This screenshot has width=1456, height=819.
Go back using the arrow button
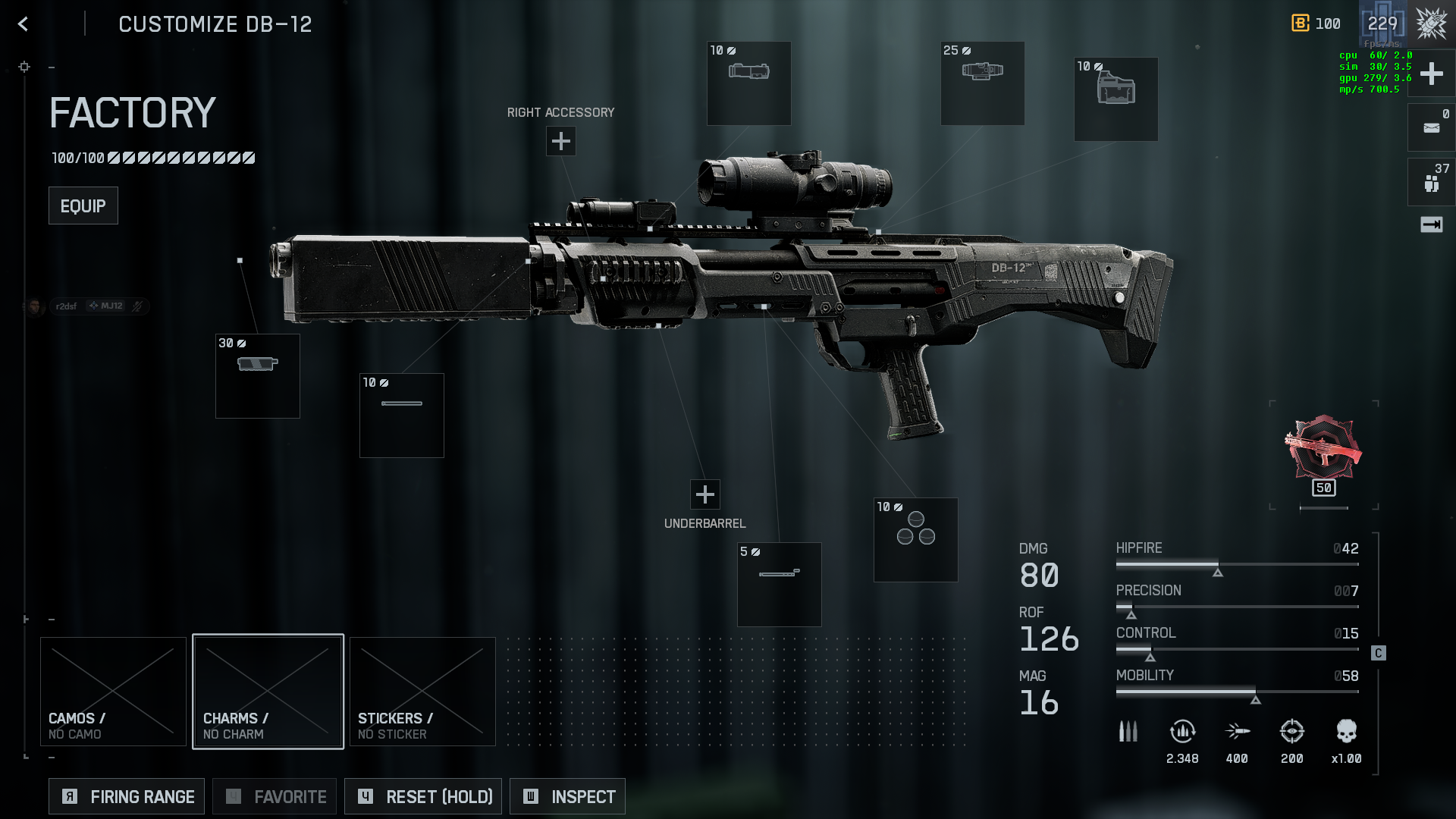click(24, 24)
